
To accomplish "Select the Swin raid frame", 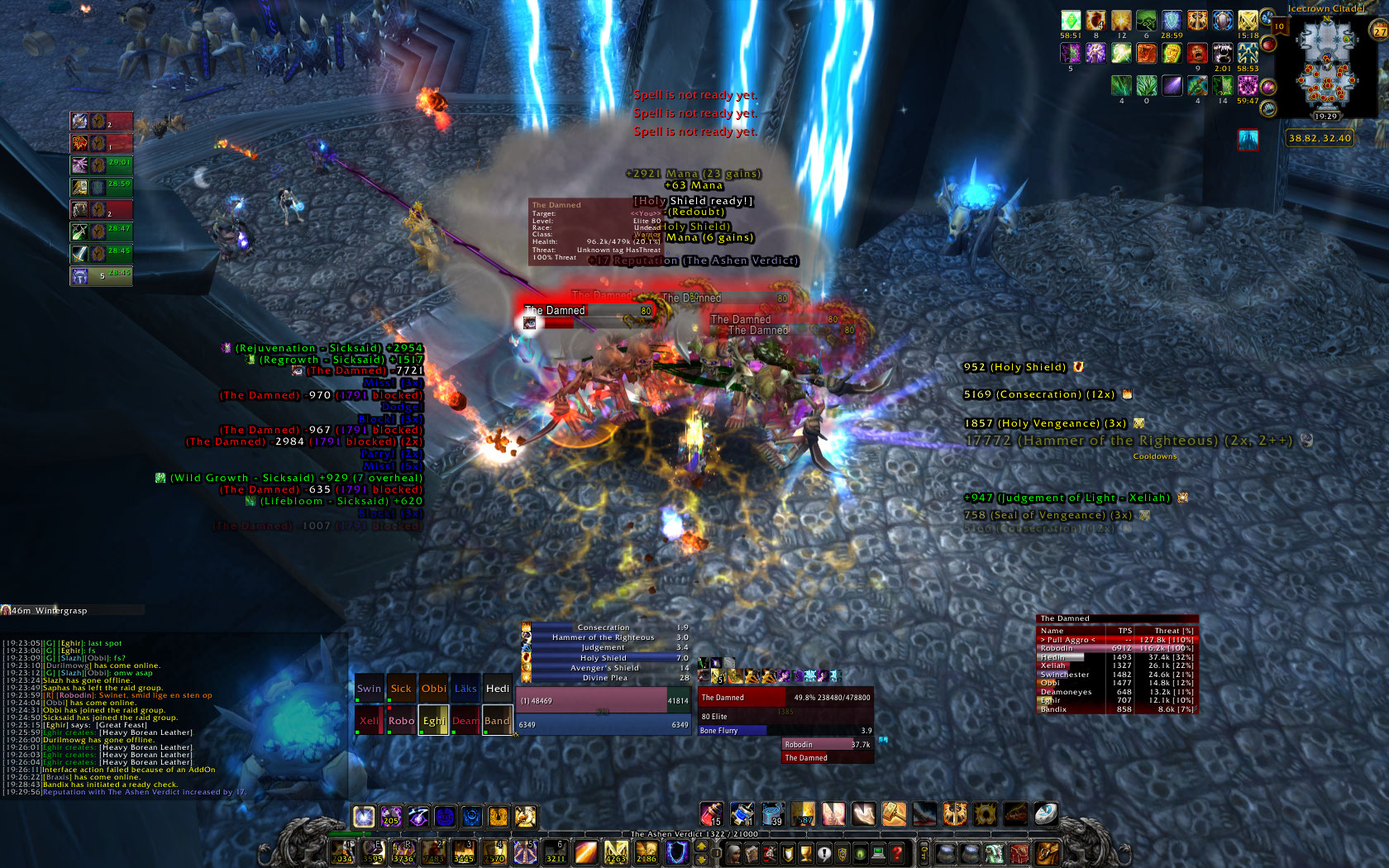I will click(369, 689).
